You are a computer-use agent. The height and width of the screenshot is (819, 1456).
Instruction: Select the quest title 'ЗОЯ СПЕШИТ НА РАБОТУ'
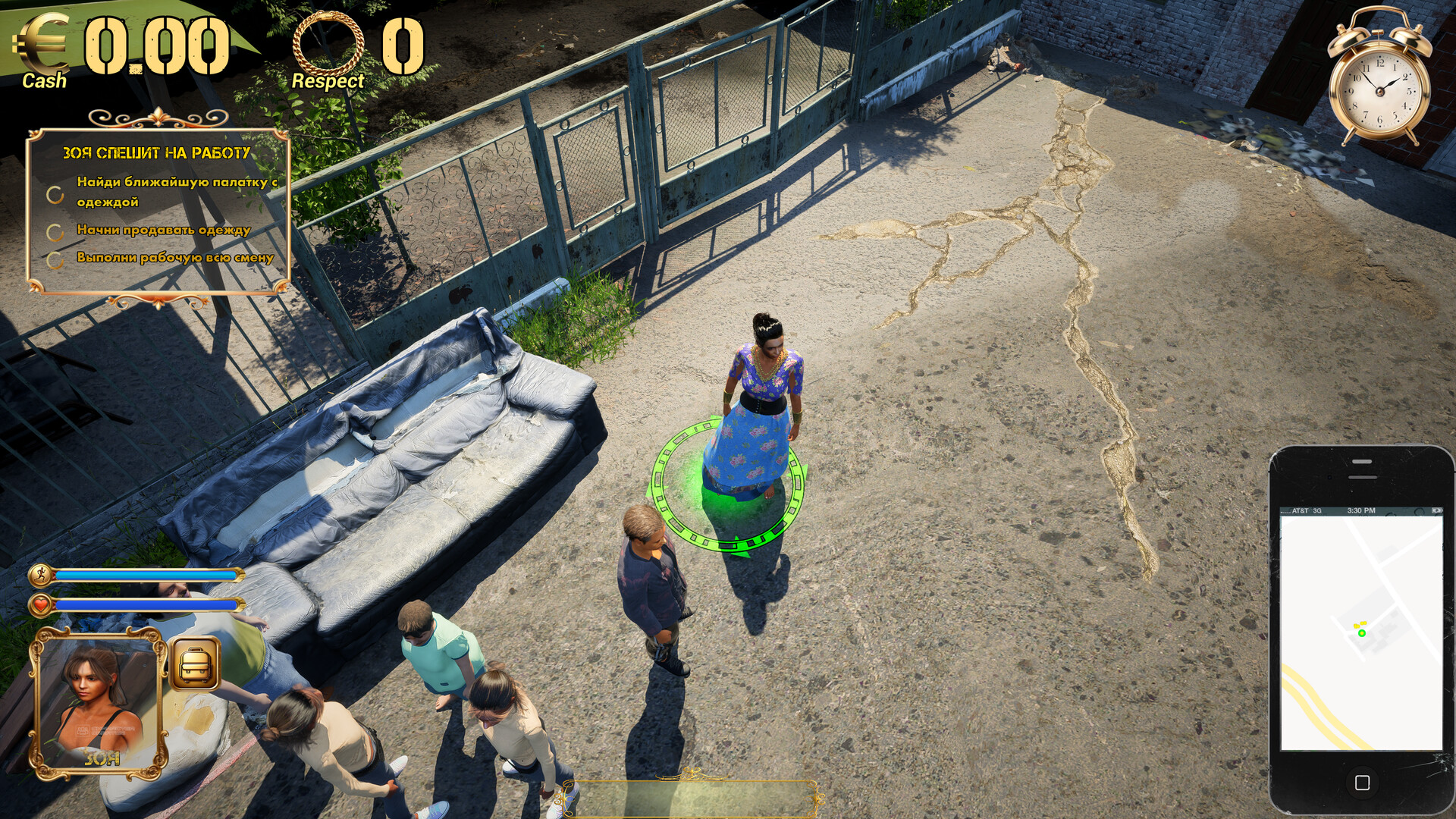pos(157,154)
